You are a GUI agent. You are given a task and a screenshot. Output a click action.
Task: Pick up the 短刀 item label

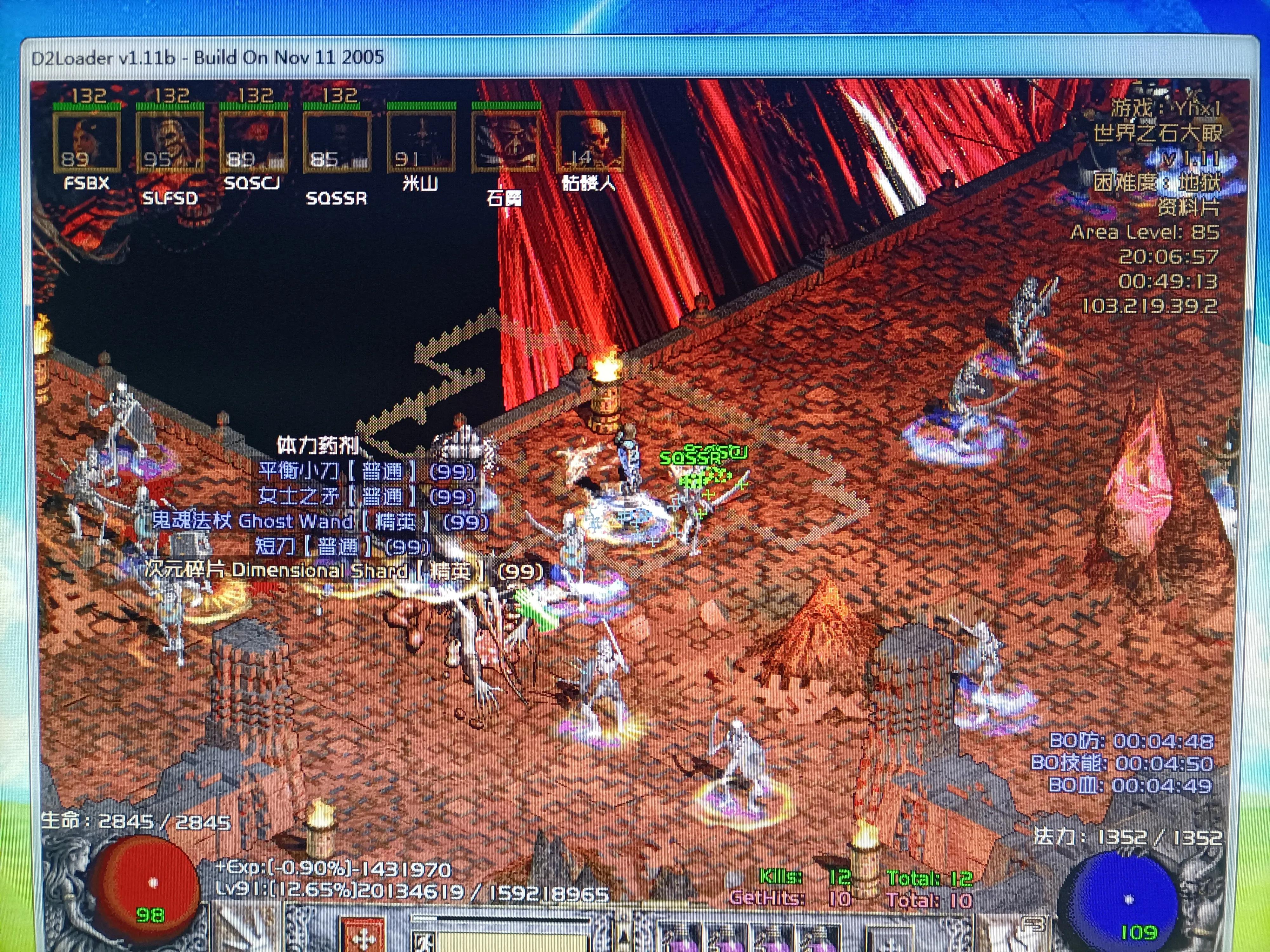(343, 546)
